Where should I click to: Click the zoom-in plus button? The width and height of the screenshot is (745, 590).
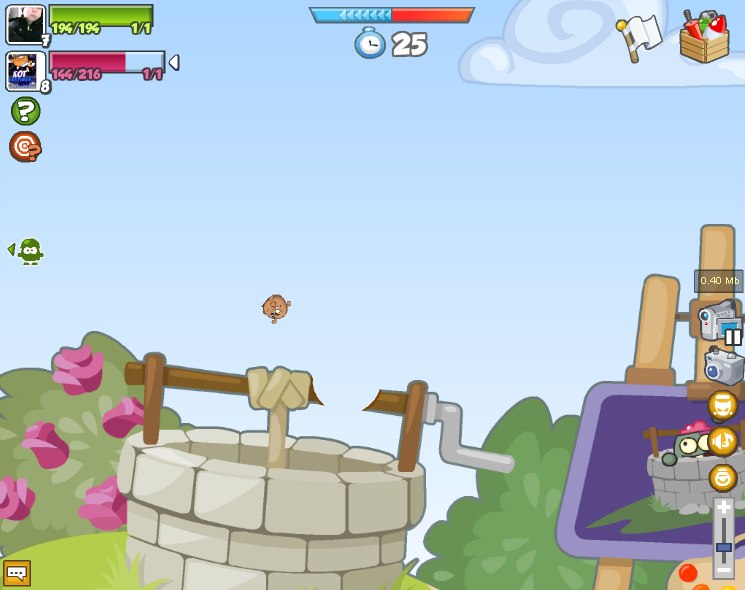(x=723, y=508)
